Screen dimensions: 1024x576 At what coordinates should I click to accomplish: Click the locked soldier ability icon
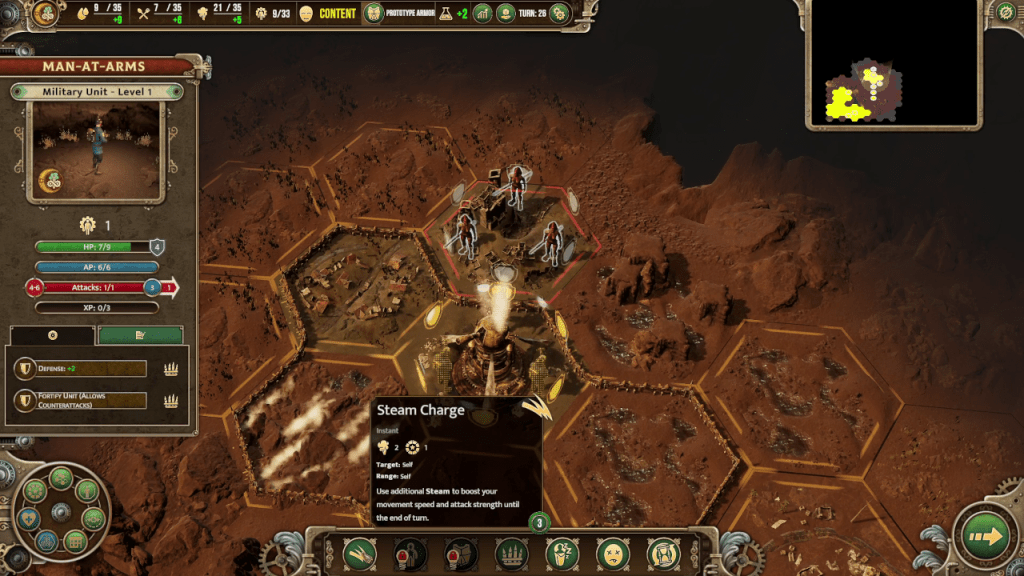[x=410, y=553]
